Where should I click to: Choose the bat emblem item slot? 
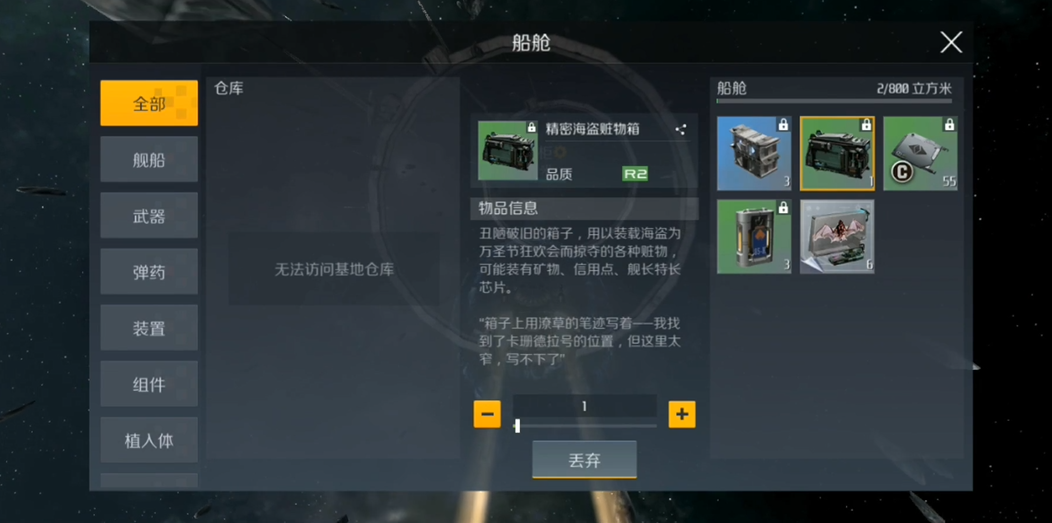837,236
